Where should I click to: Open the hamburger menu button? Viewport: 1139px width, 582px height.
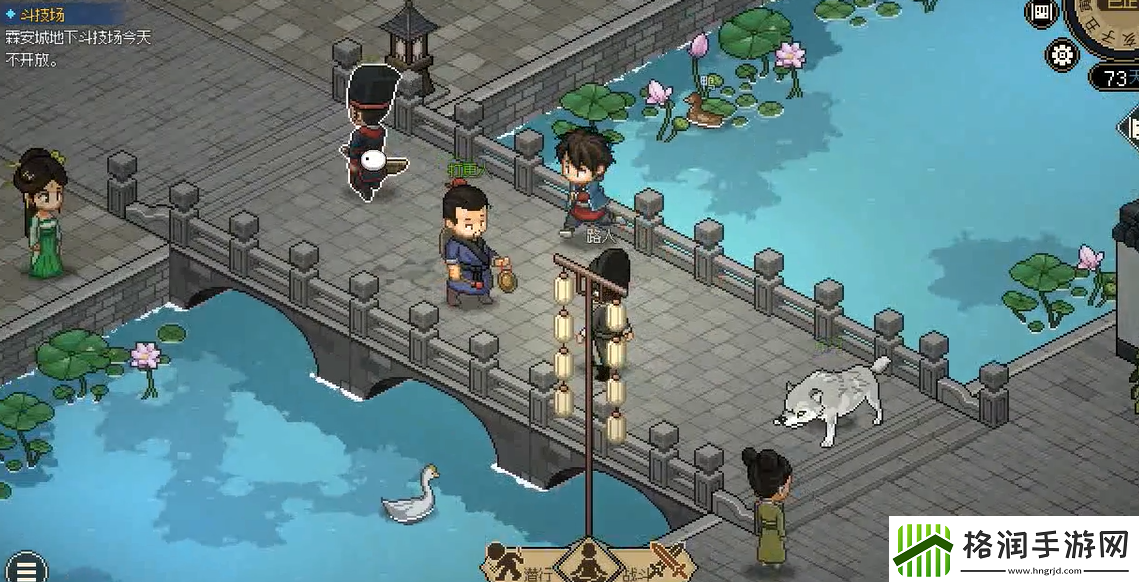(x=26, y=567)
